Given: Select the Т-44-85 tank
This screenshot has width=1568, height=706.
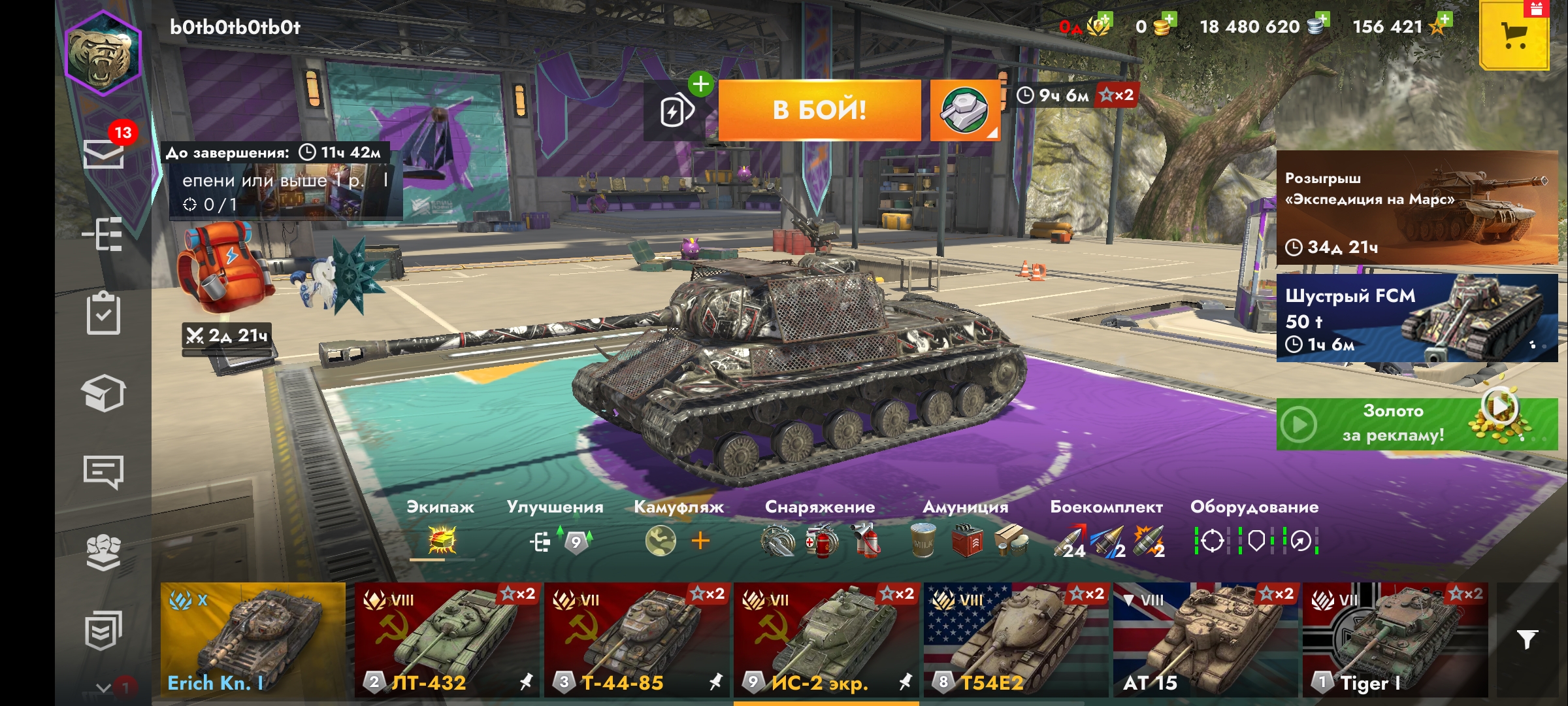Looking at the screenshot, I should coord(636,639).
